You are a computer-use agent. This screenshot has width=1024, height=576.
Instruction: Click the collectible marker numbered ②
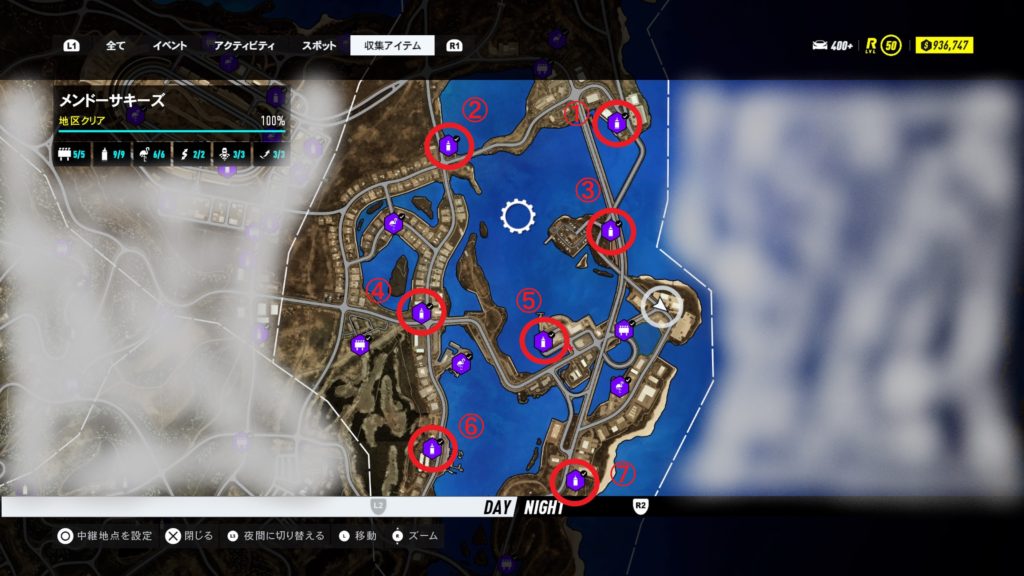pos(449,147)
